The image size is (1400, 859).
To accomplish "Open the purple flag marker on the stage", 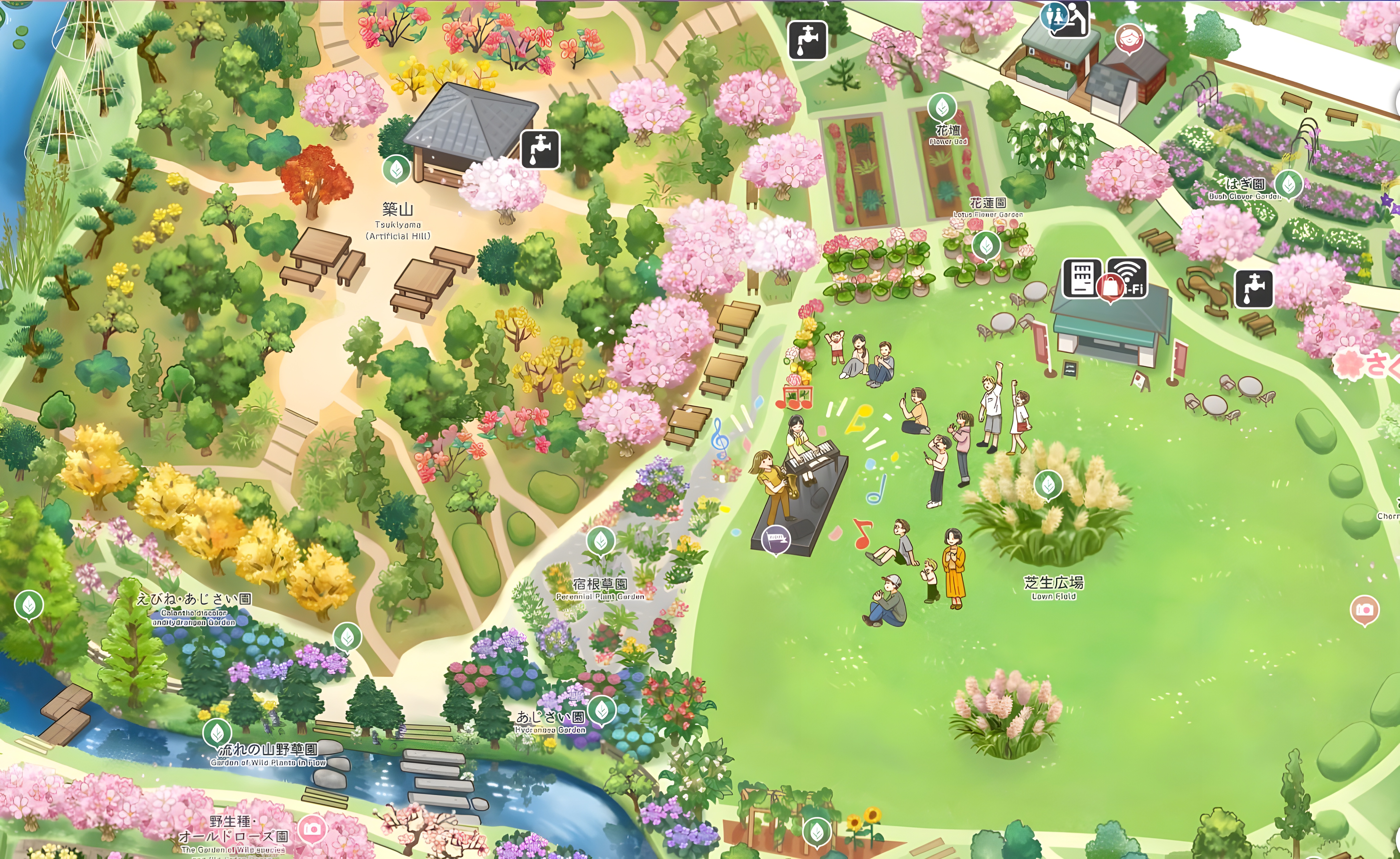I will point(776,538).
